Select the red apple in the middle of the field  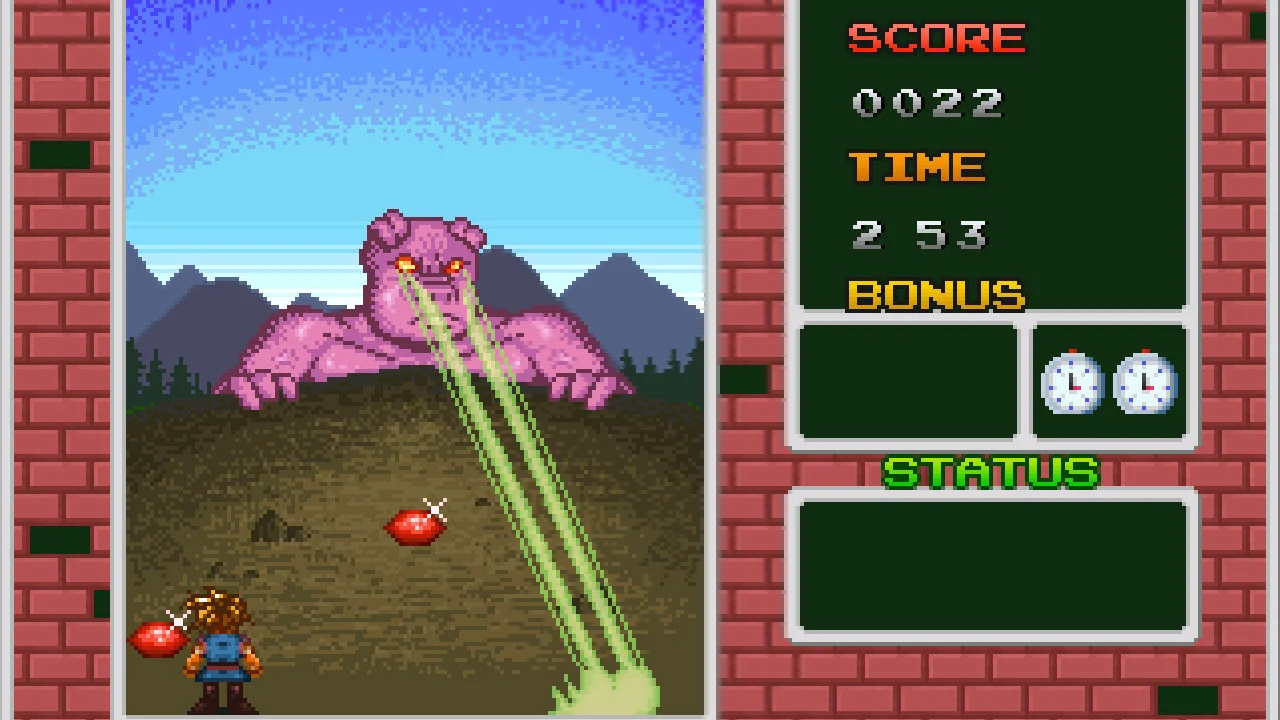(413, 527)
